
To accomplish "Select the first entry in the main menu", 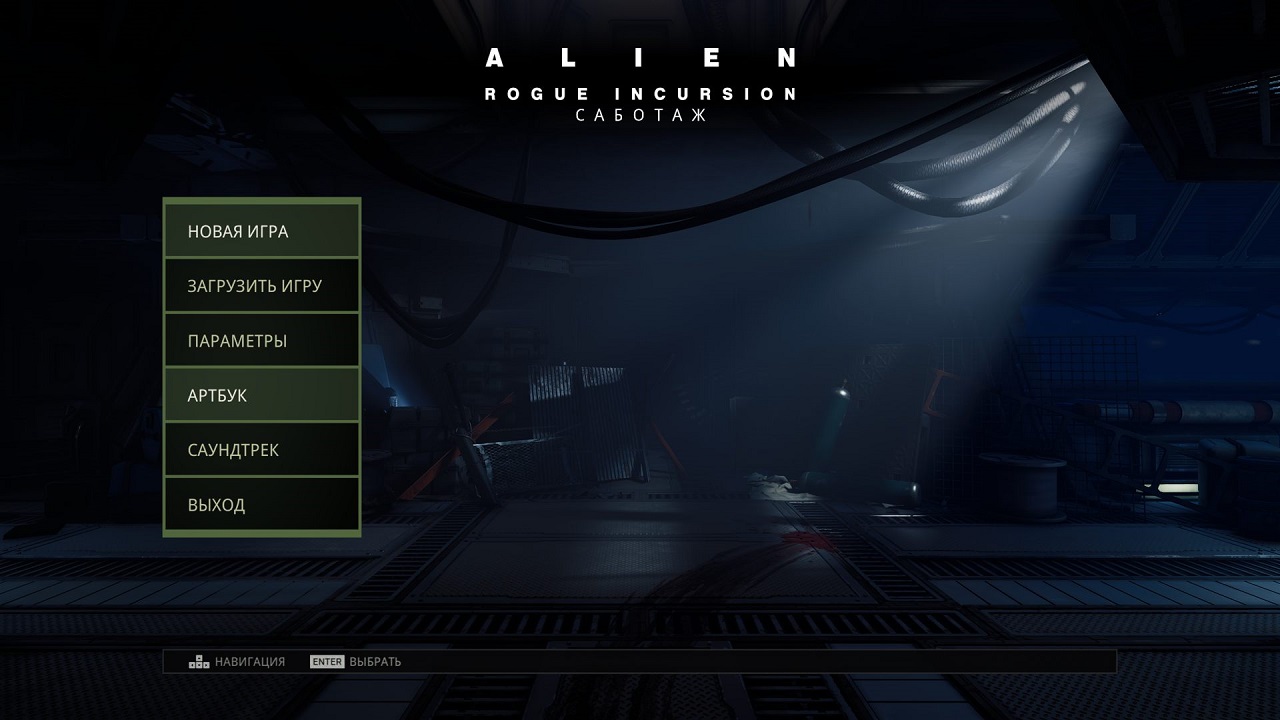I will tap(260, 230).
